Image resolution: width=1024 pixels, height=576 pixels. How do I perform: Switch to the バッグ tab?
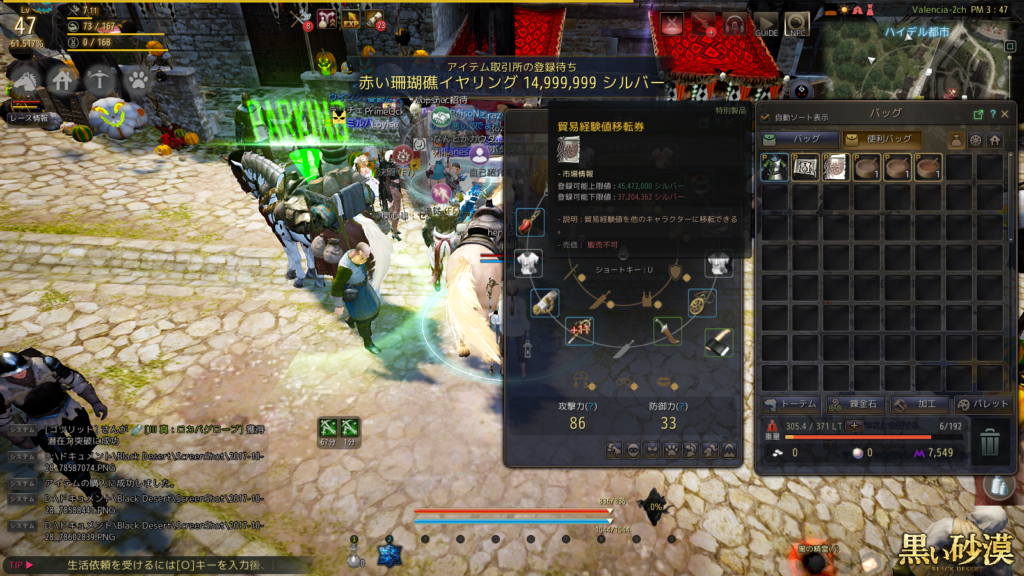click(799, 140)
